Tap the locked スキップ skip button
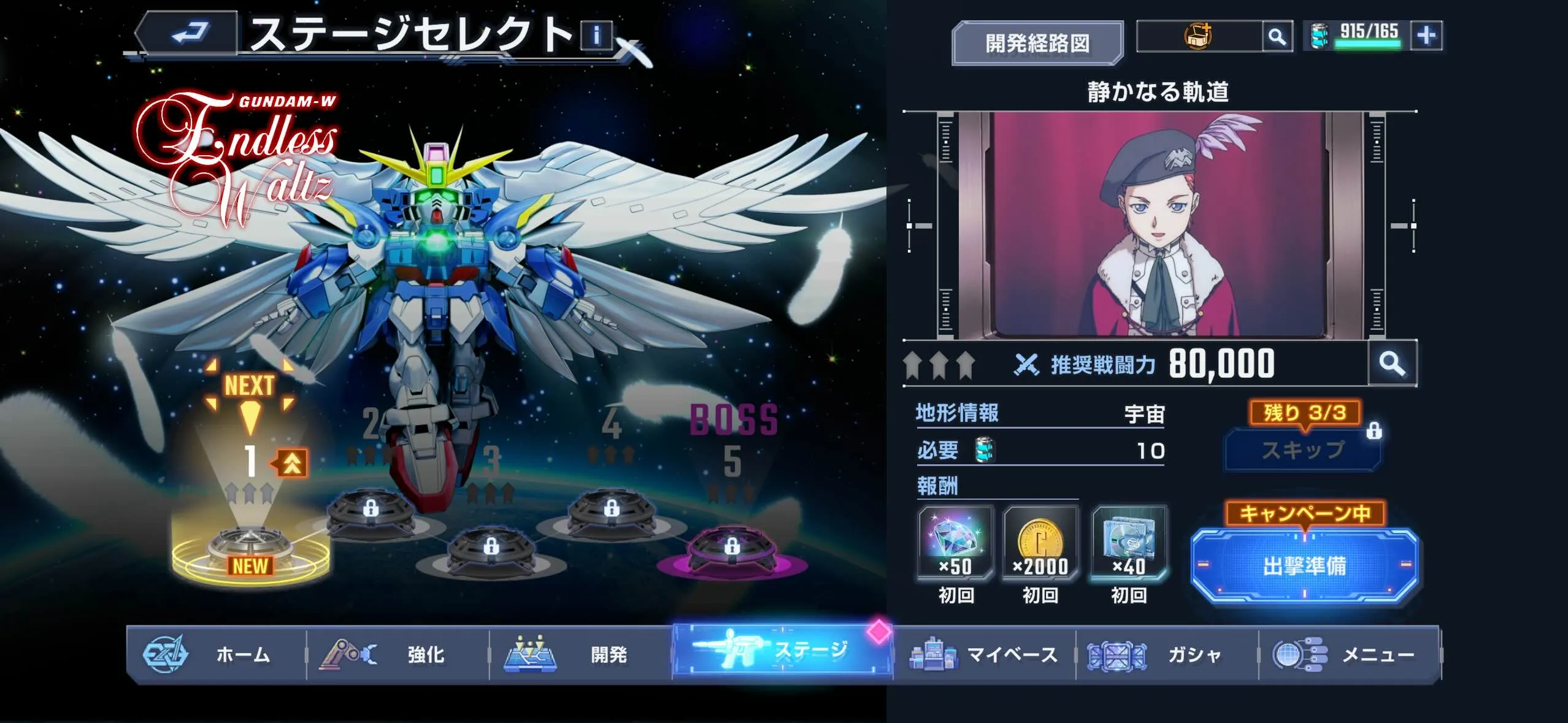 coord(1303,448)
